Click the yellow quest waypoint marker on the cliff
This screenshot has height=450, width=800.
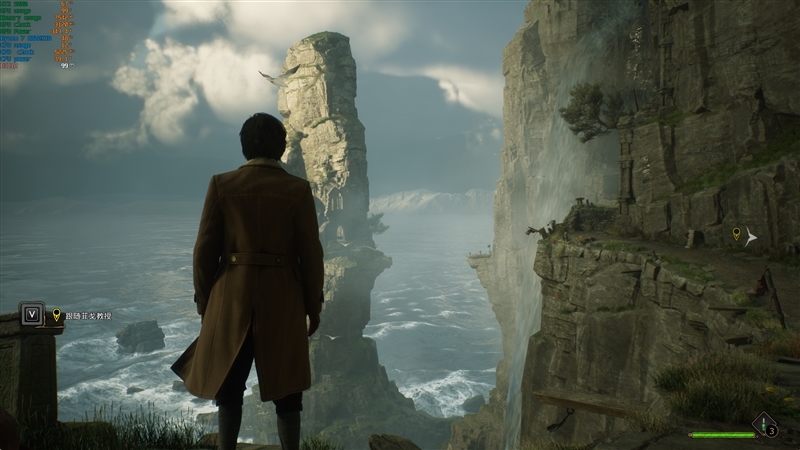coord(737,234)
